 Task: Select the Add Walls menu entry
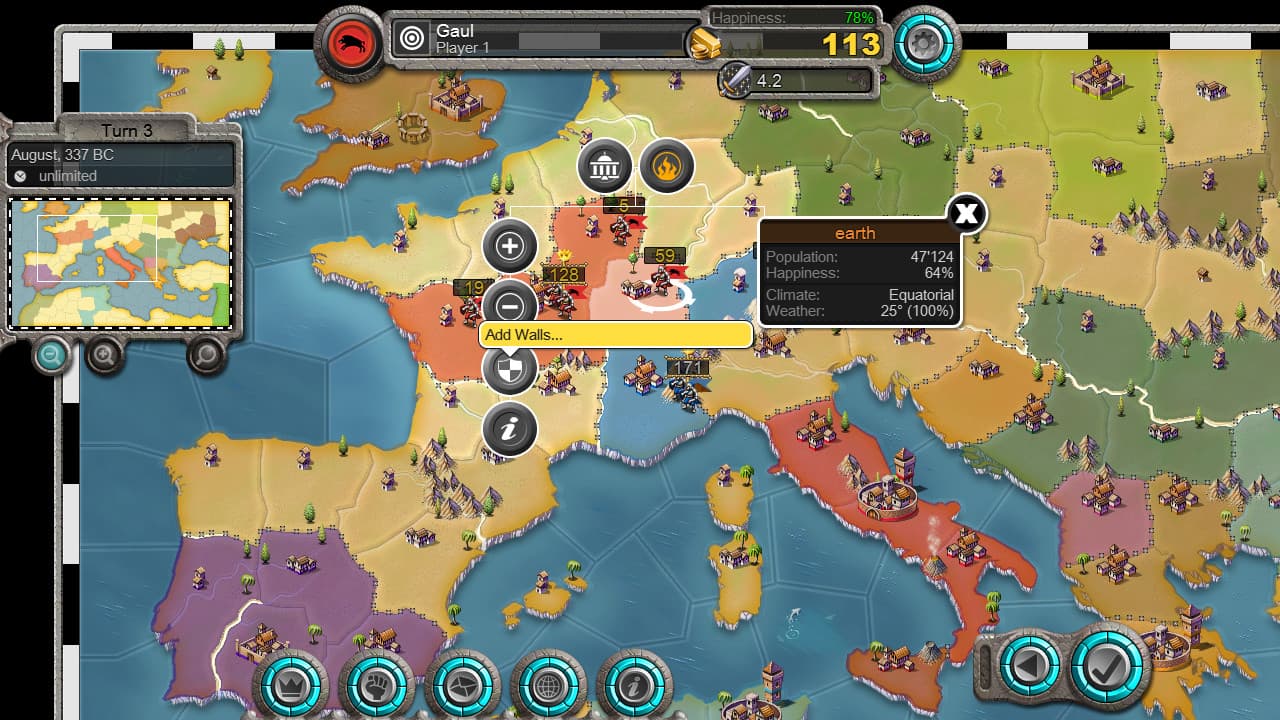pyautogui.click(x=616, y=335)
